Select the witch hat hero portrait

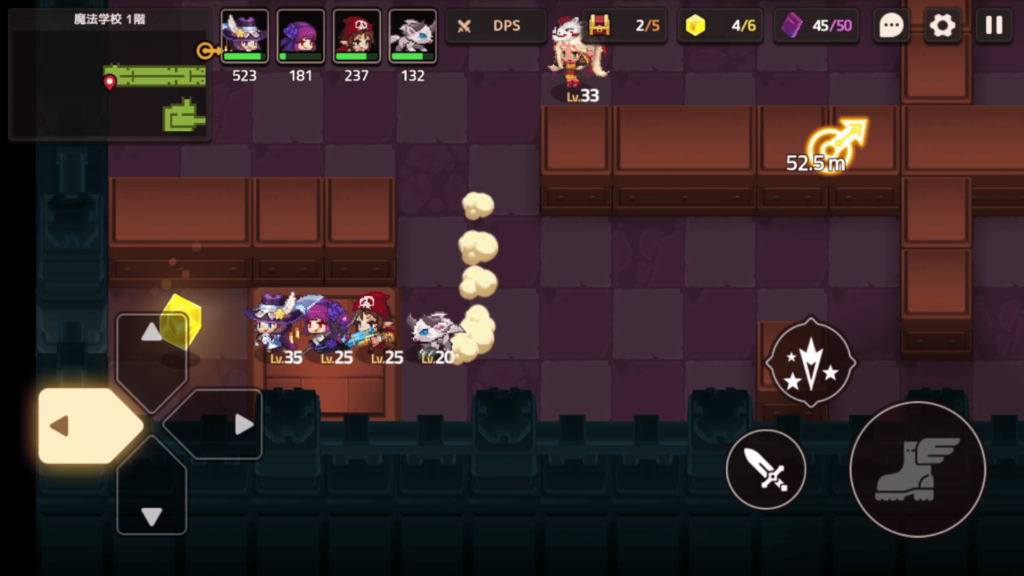pos(244,38)
